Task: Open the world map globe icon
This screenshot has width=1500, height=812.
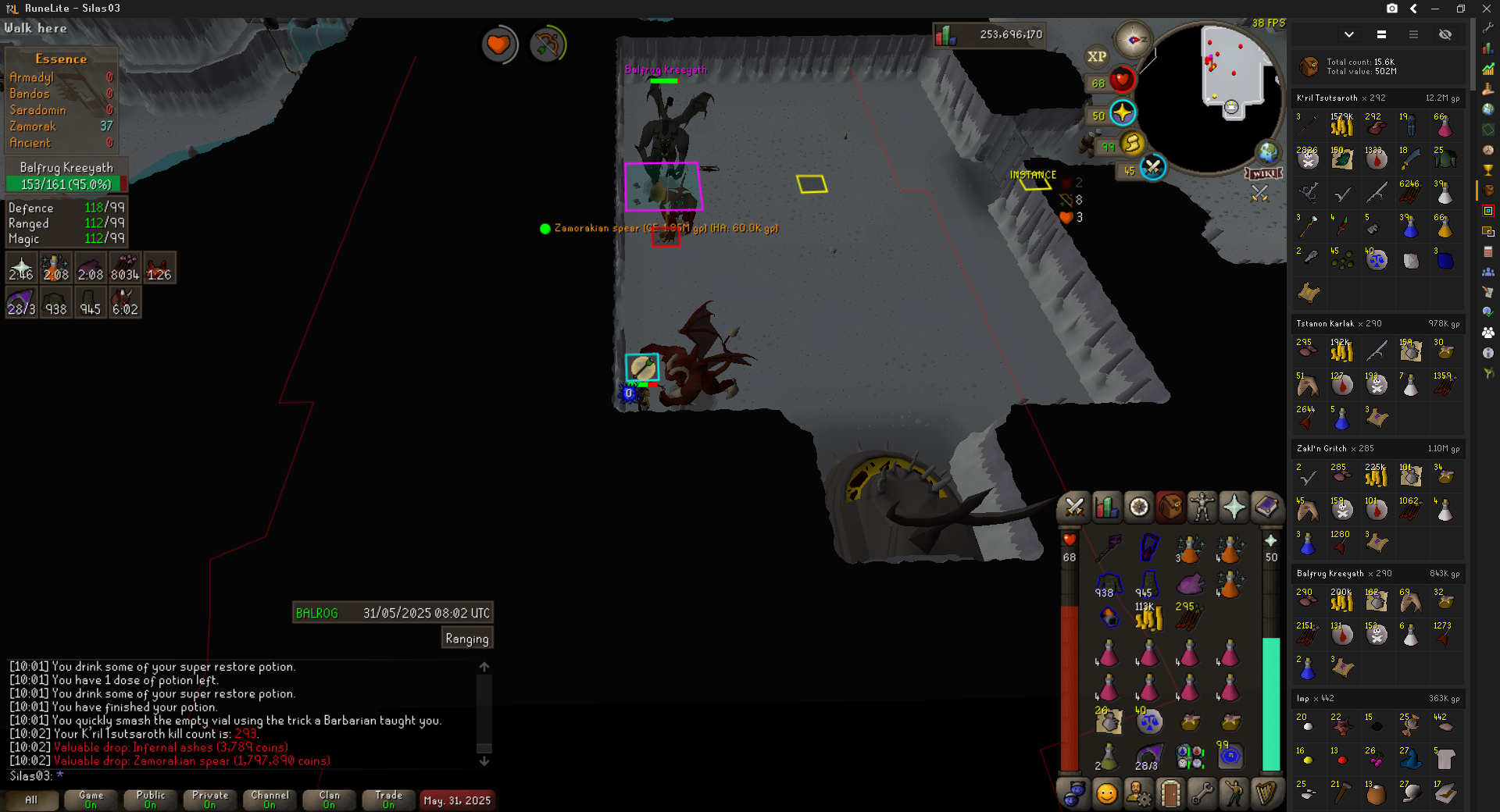Action: (x=1267, y=152)
